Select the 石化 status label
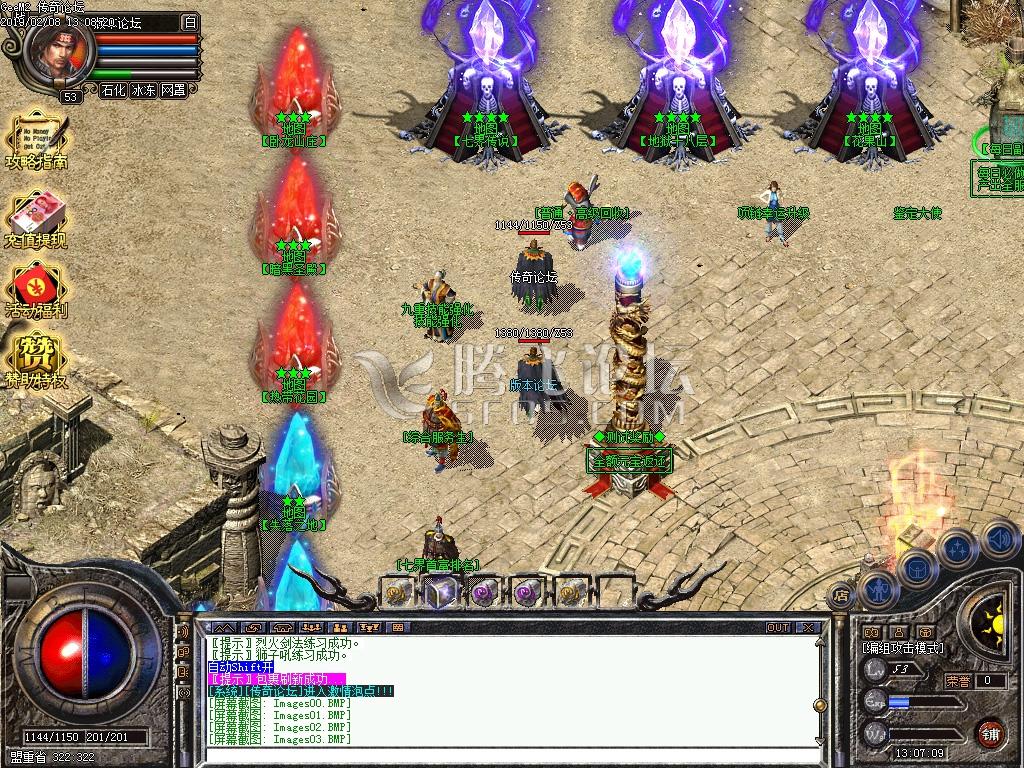The height and width of the screenshot is (768, 1024). click(113, 90)
